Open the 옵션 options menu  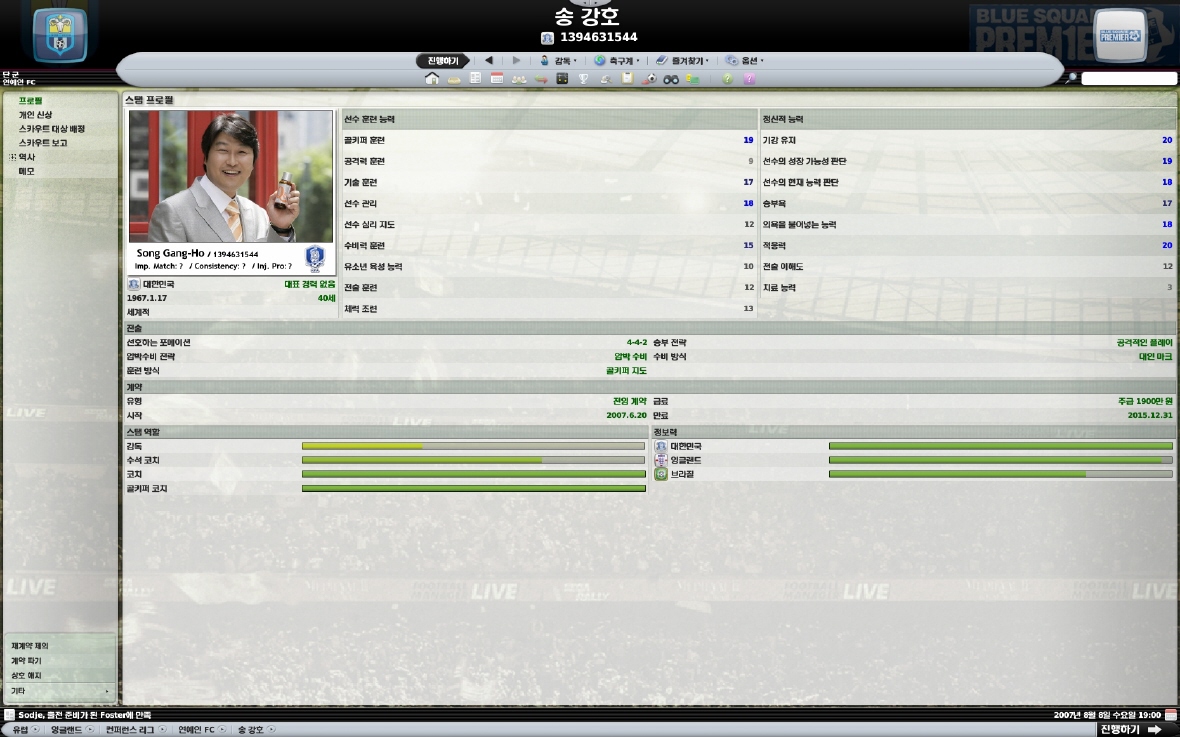click(x=745, y=60)
